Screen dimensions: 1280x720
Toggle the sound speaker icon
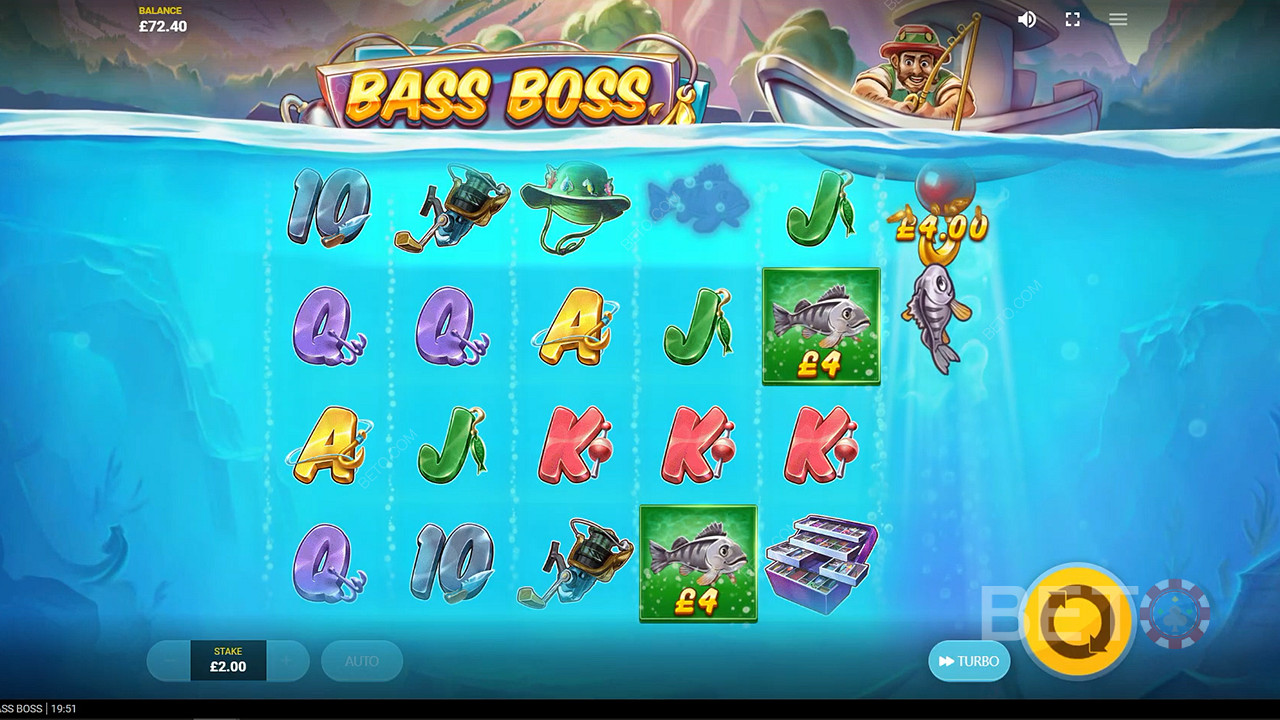1026,19
